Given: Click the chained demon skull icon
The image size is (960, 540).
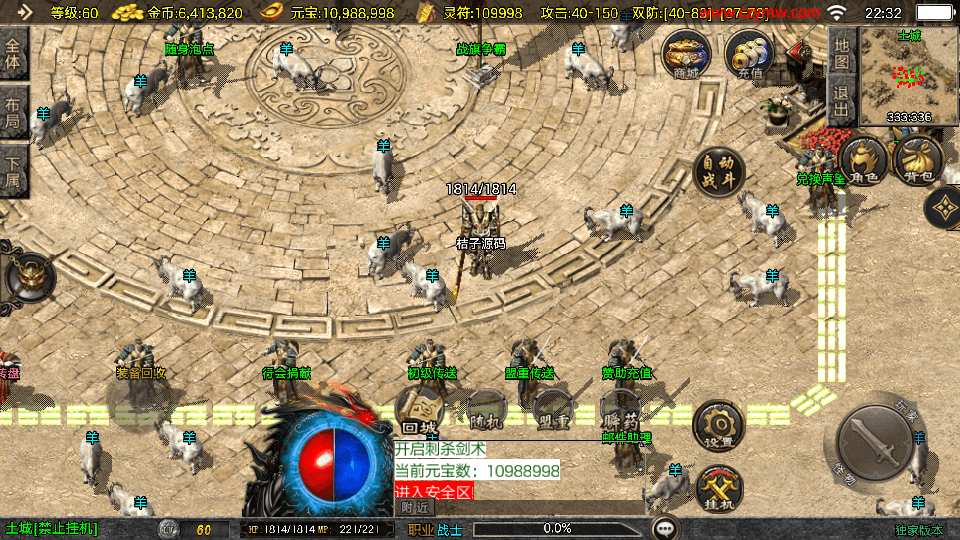Looking at the screenshot, I should 30,276.
